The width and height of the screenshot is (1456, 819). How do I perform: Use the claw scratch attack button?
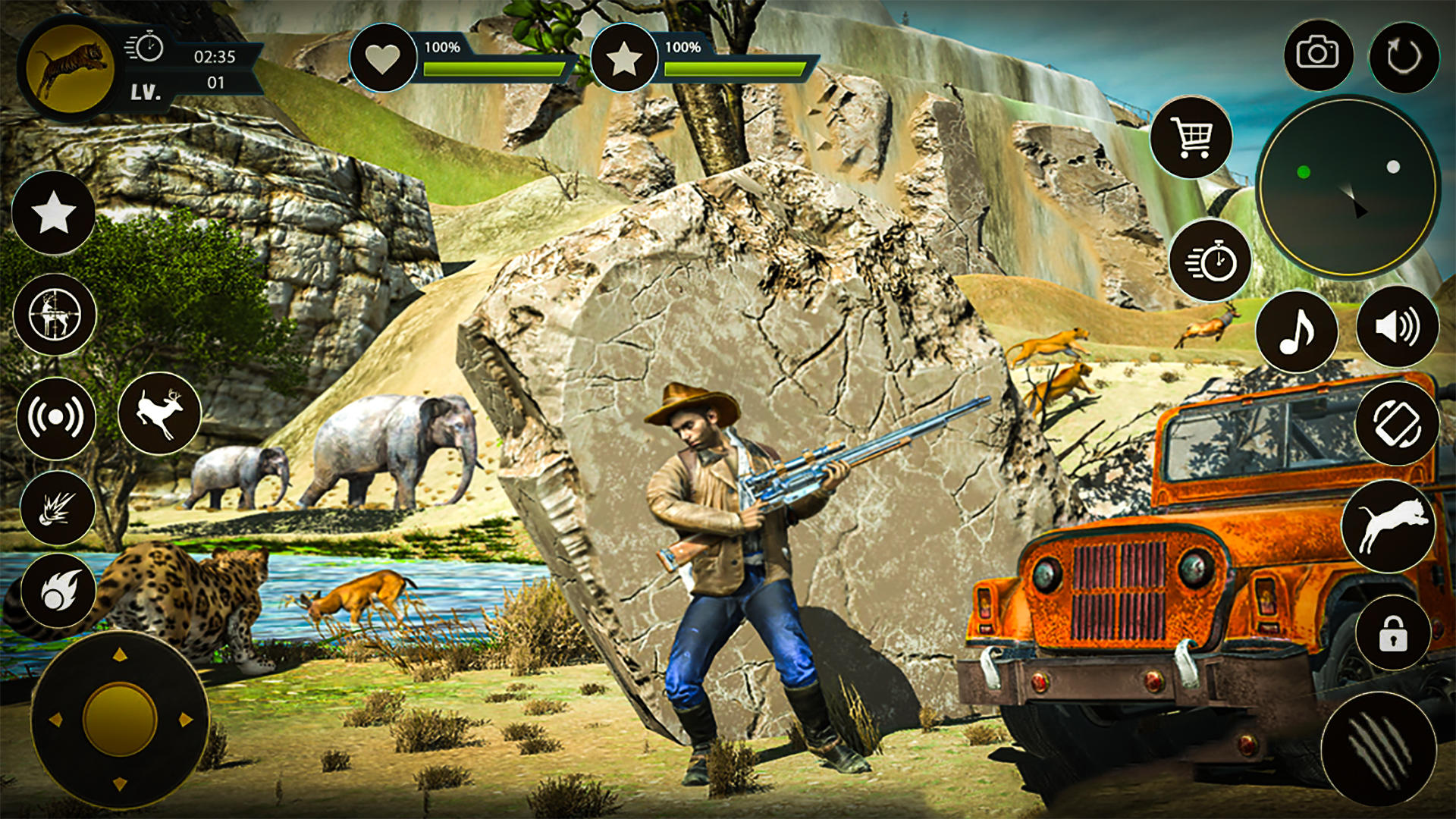[1379, 749]
